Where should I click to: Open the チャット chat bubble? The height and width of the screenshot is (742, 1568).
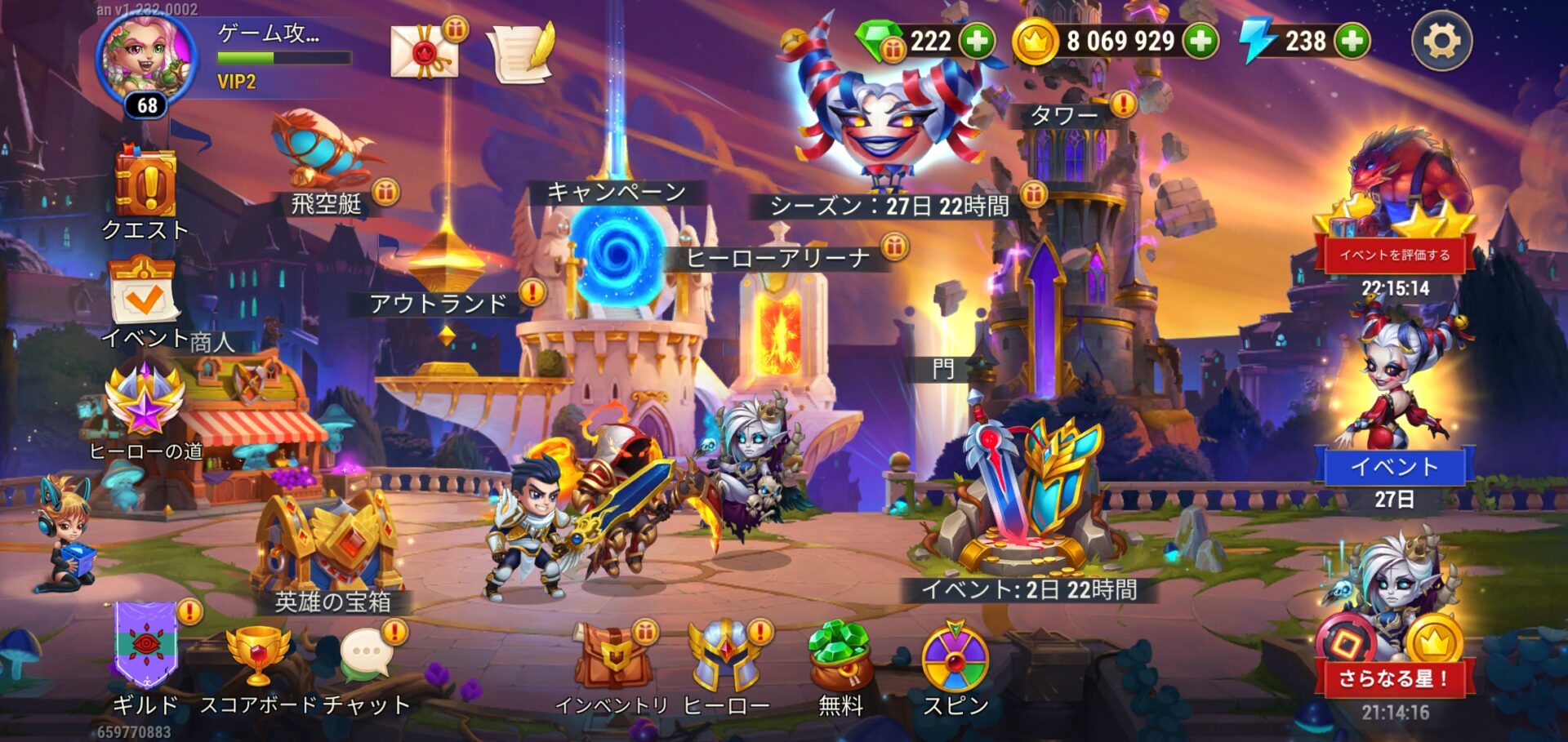tap(367, 655)
